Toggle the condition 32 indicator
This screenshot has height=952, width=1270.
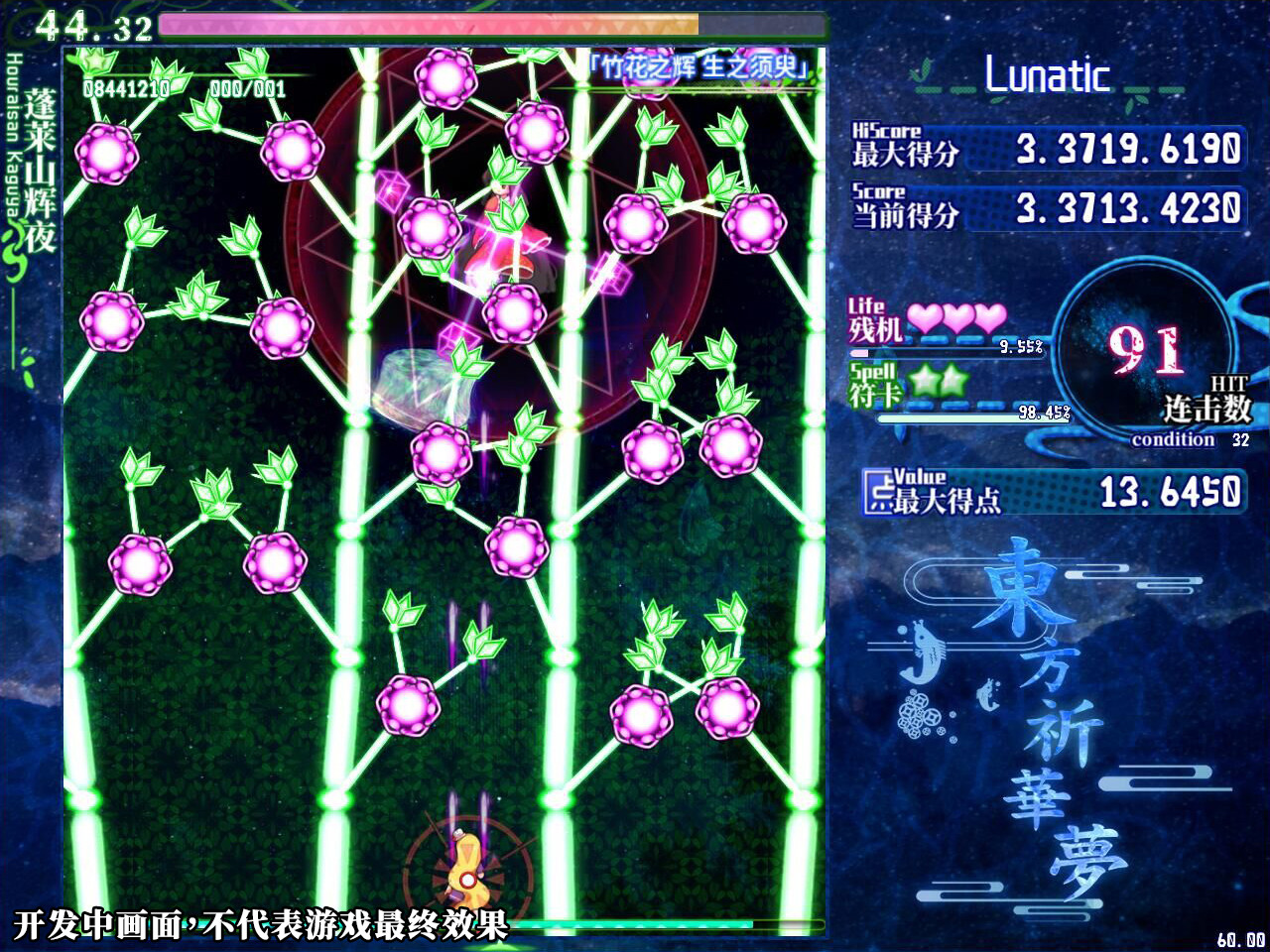(1183, 439)
